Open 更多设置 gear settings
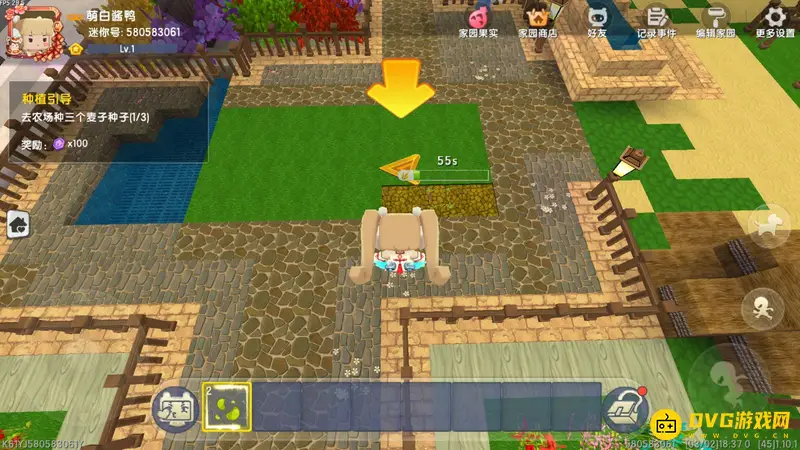The width and height of the screenshot is (800, 450). point(774,19)
